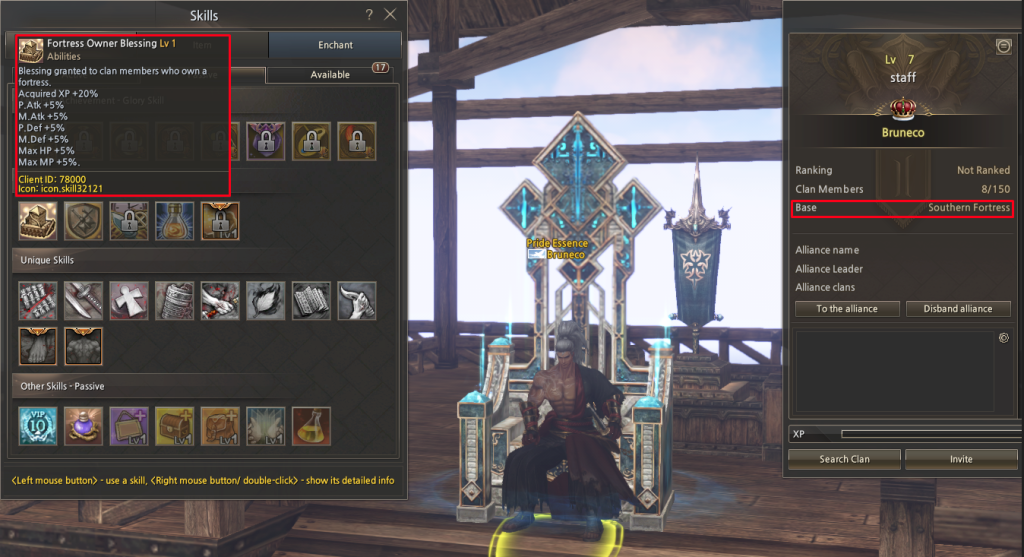Select the yellow potion flask passive skill

click(312, 424)
